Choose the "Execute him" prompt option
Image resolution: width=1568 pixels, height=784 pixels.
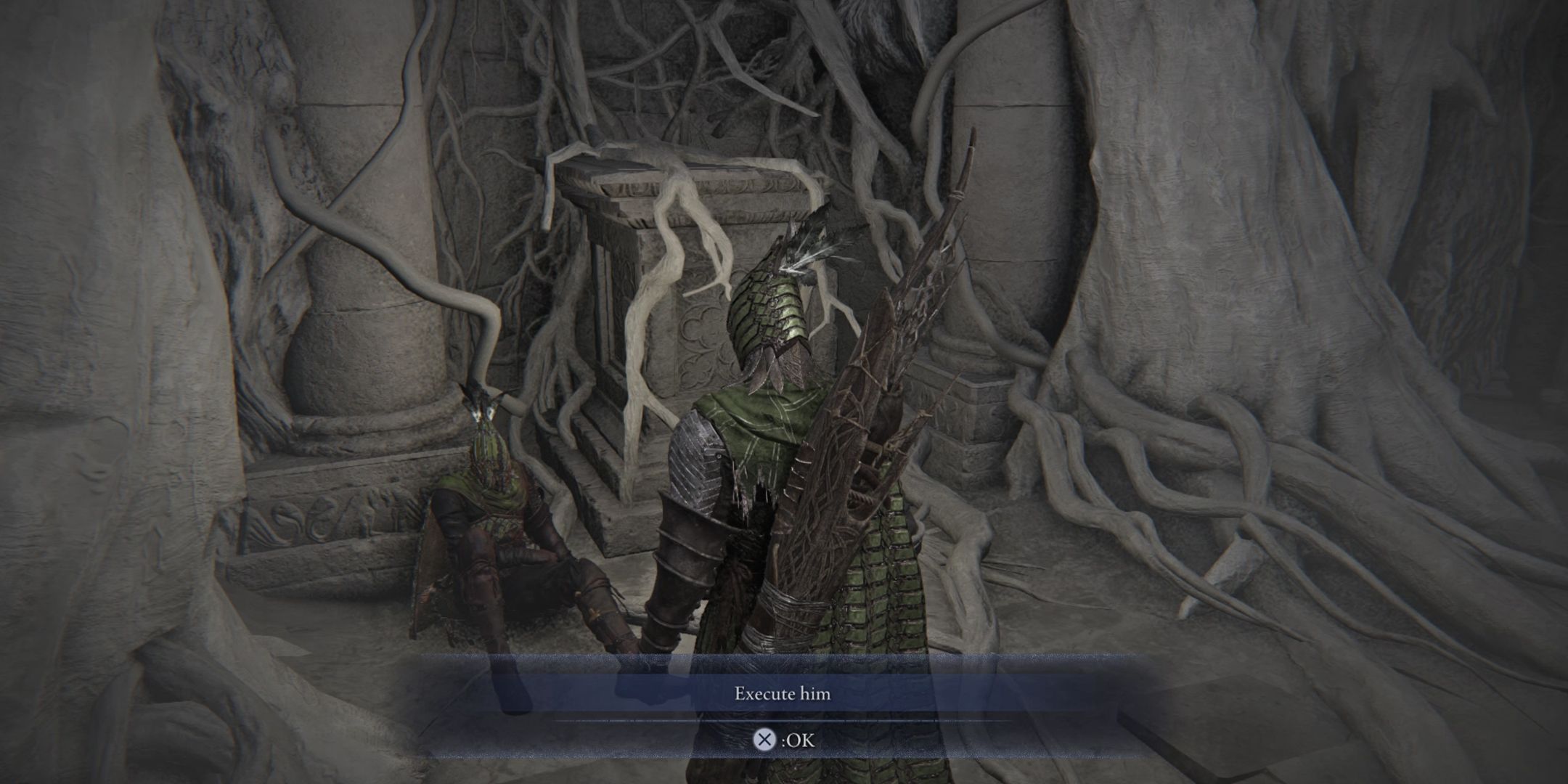tap(782, 694)
